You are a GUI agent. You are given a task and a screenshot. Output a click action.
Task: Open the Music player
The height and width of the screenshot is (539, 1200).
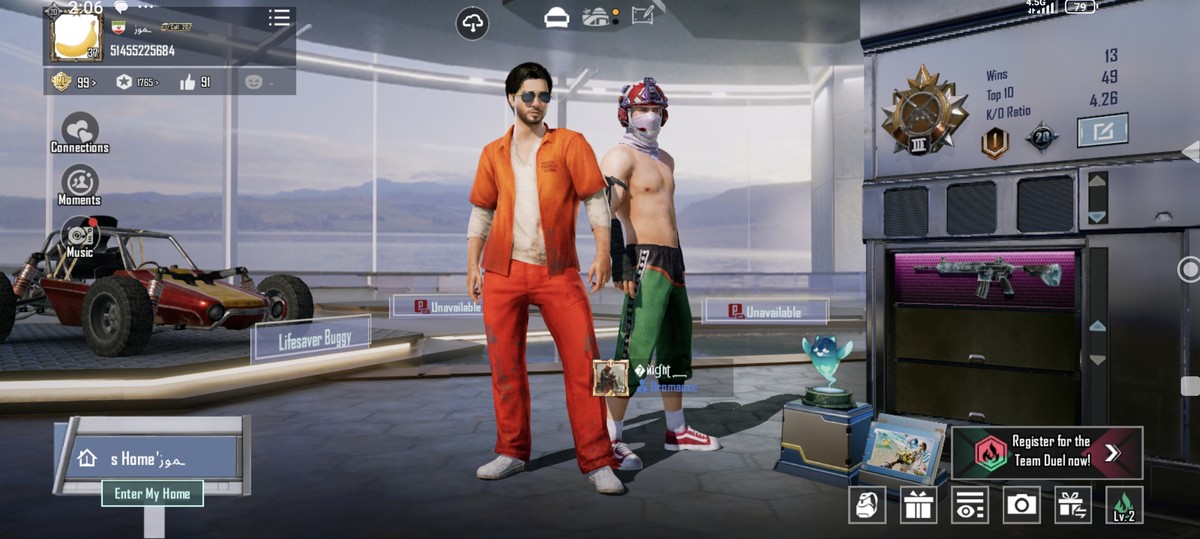[x=79, y=237]
